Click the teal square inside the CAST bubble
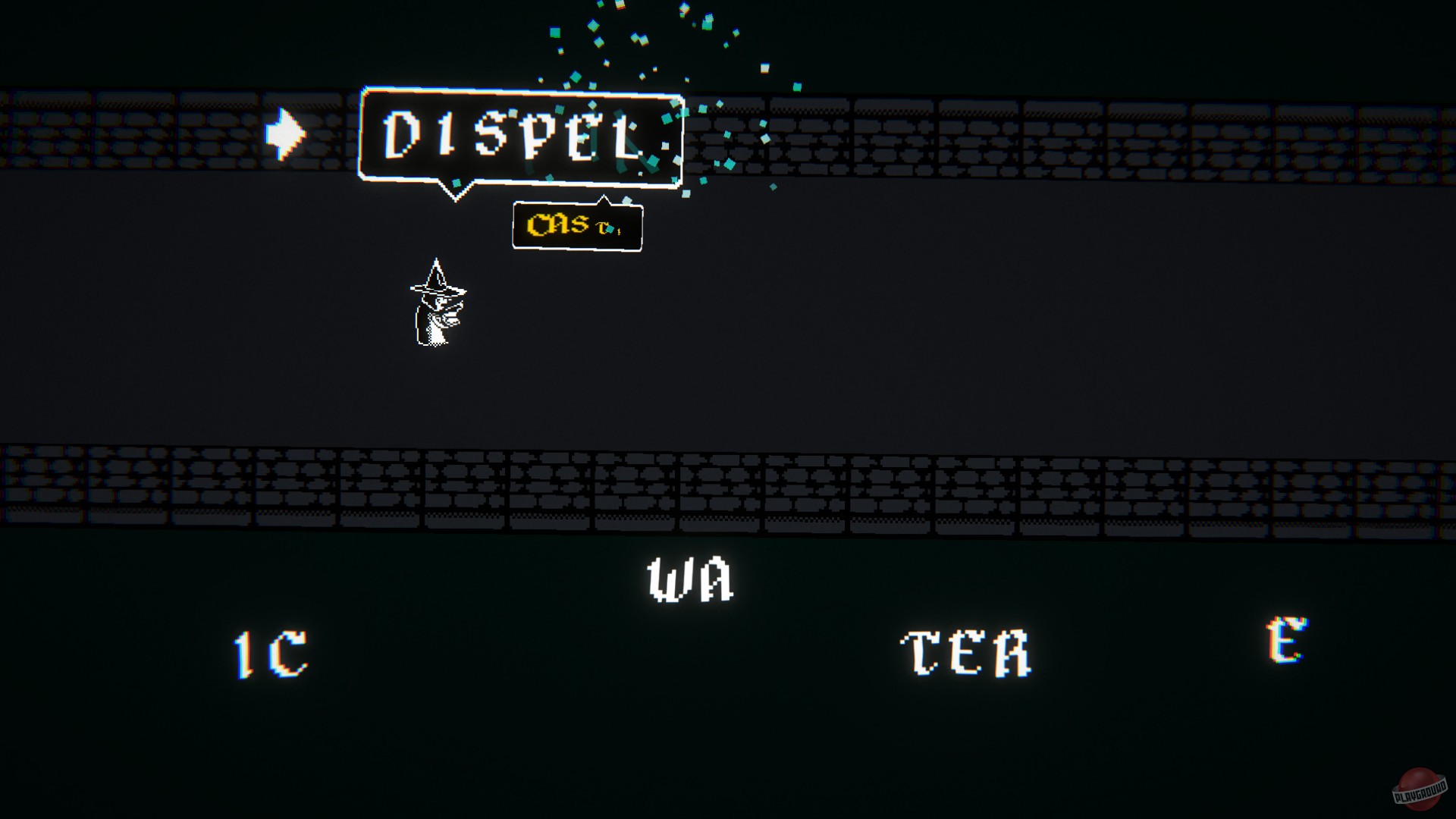Viewport: 1456px width, 819px height. (609, 230)
